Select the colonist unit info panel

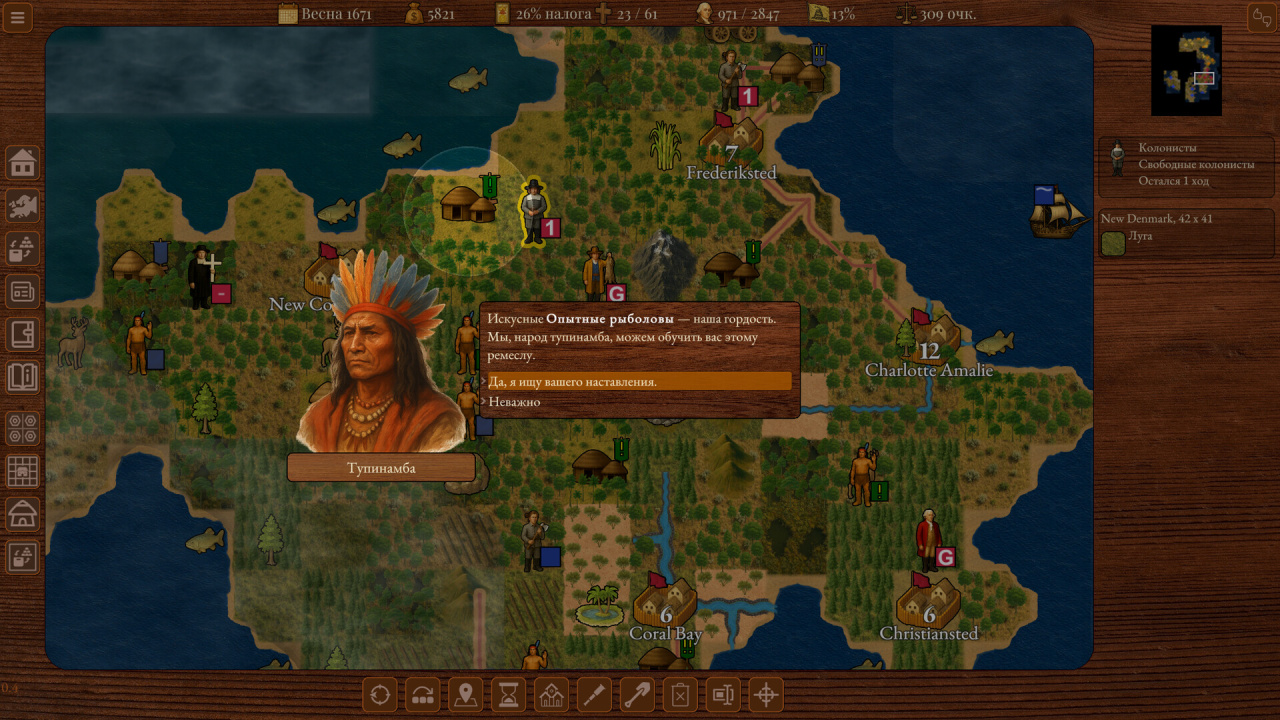(1186, 165)
